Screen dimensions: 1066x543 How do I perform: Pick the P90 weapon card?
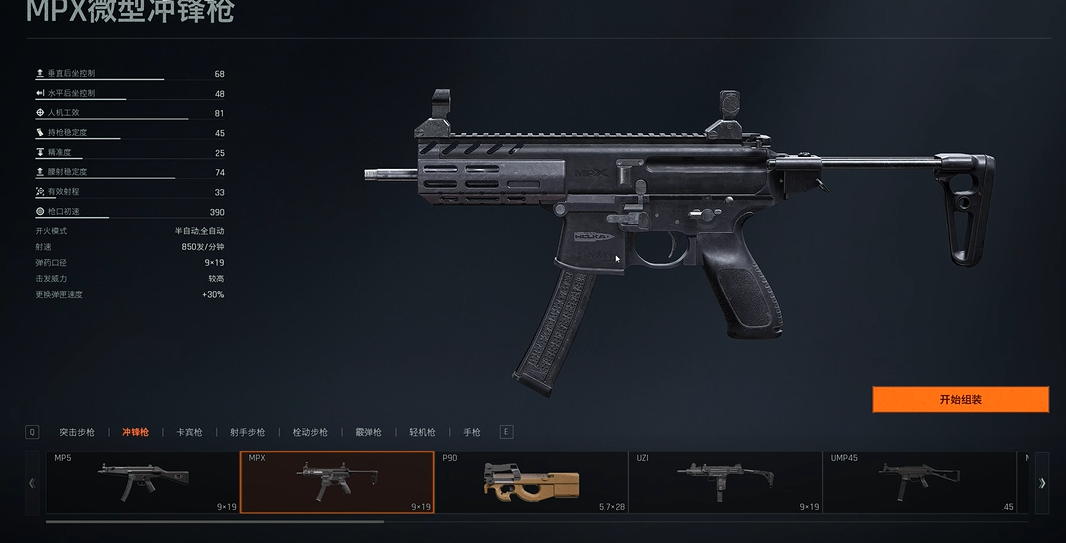coord(531,482)
